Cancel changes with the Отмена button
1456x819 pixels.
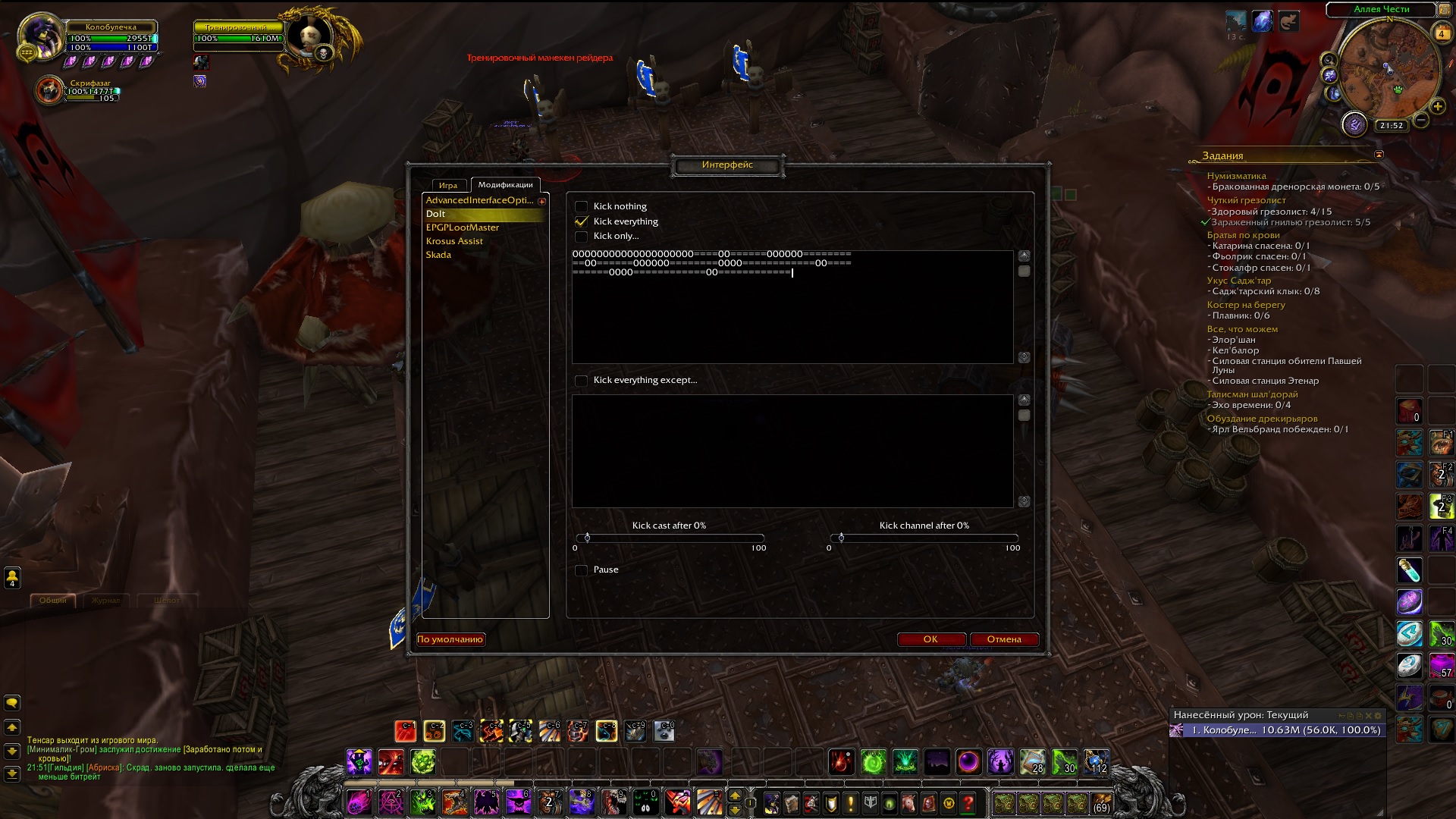[x=1003, y=639]
